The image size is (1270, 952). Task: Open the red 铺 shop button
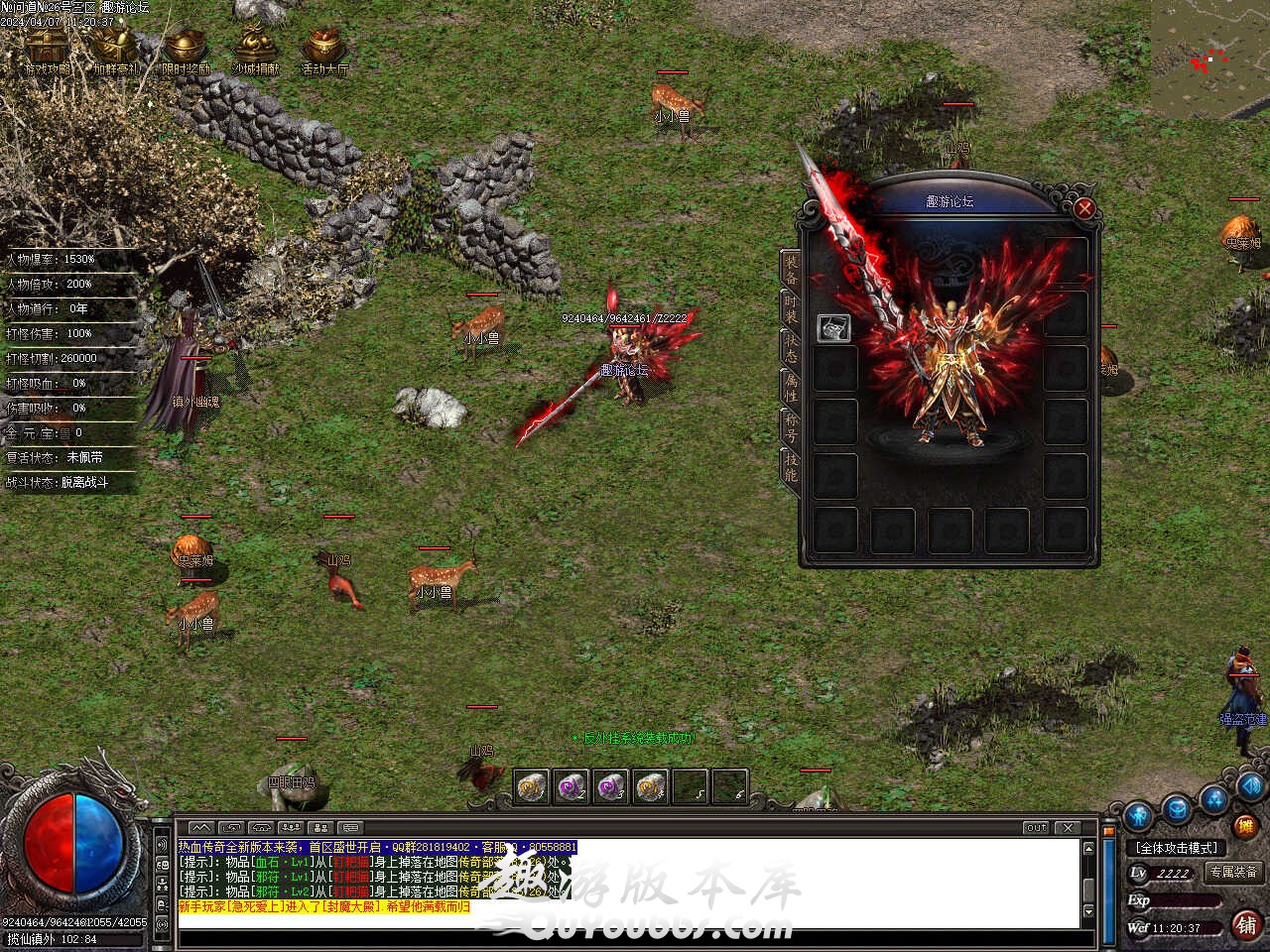[x=1246, y=925]
